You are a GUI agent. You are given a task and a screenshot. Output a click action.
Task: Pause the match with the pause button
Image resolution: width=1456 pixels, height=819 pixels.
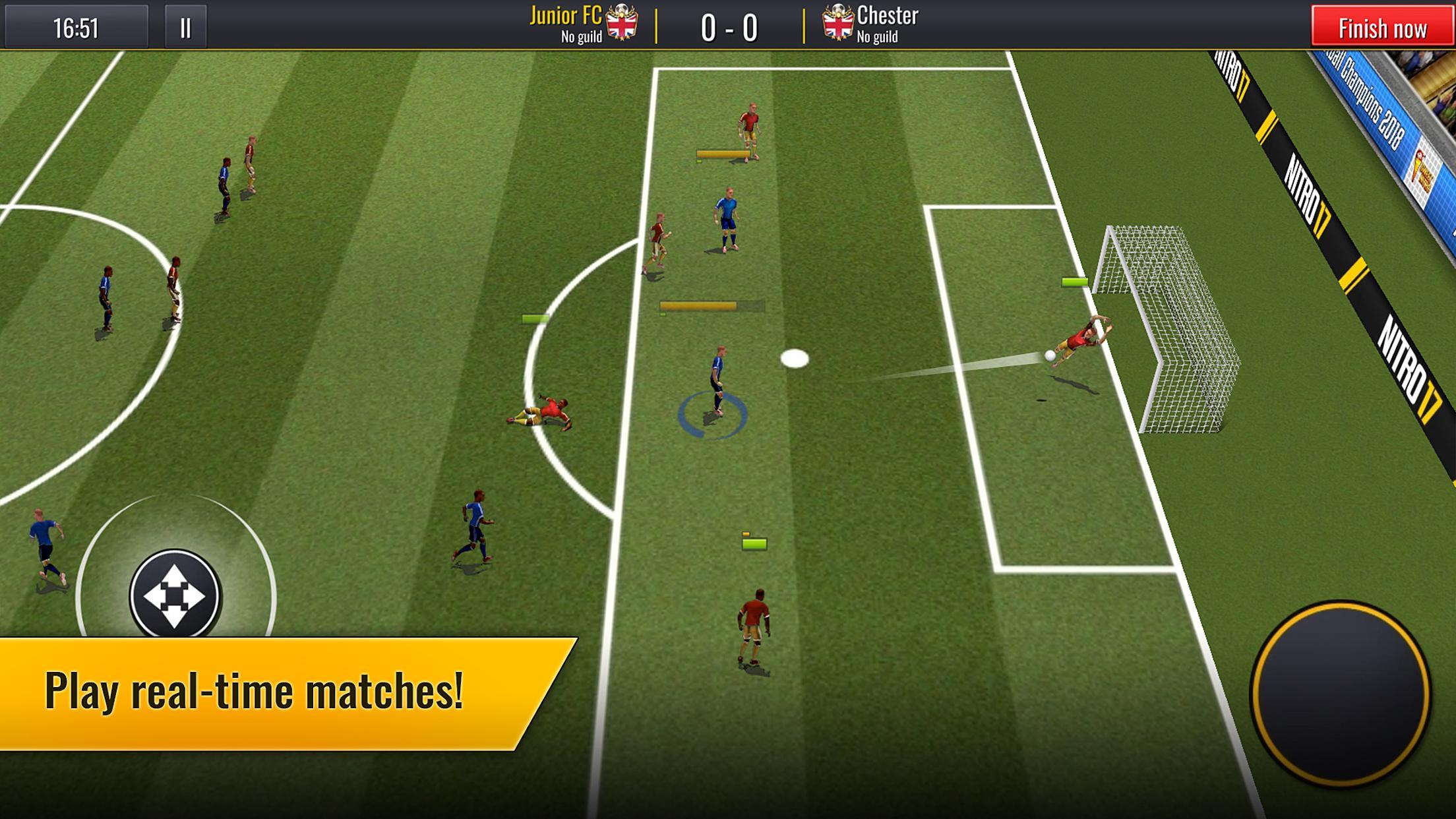pyautogui.click(x=185, y=28)
